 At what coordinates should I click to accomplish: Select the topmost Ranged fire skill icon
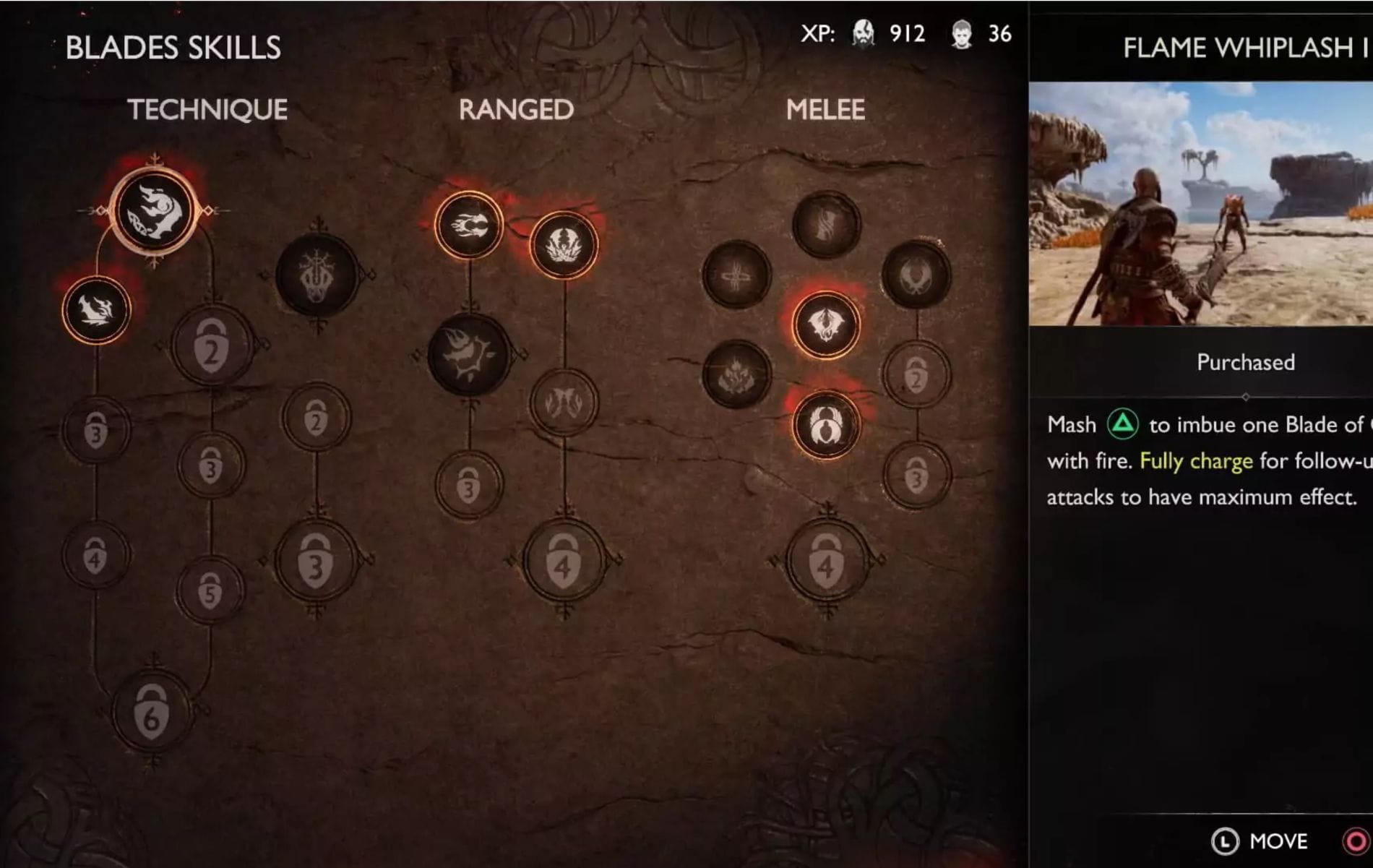coord(468,225)
